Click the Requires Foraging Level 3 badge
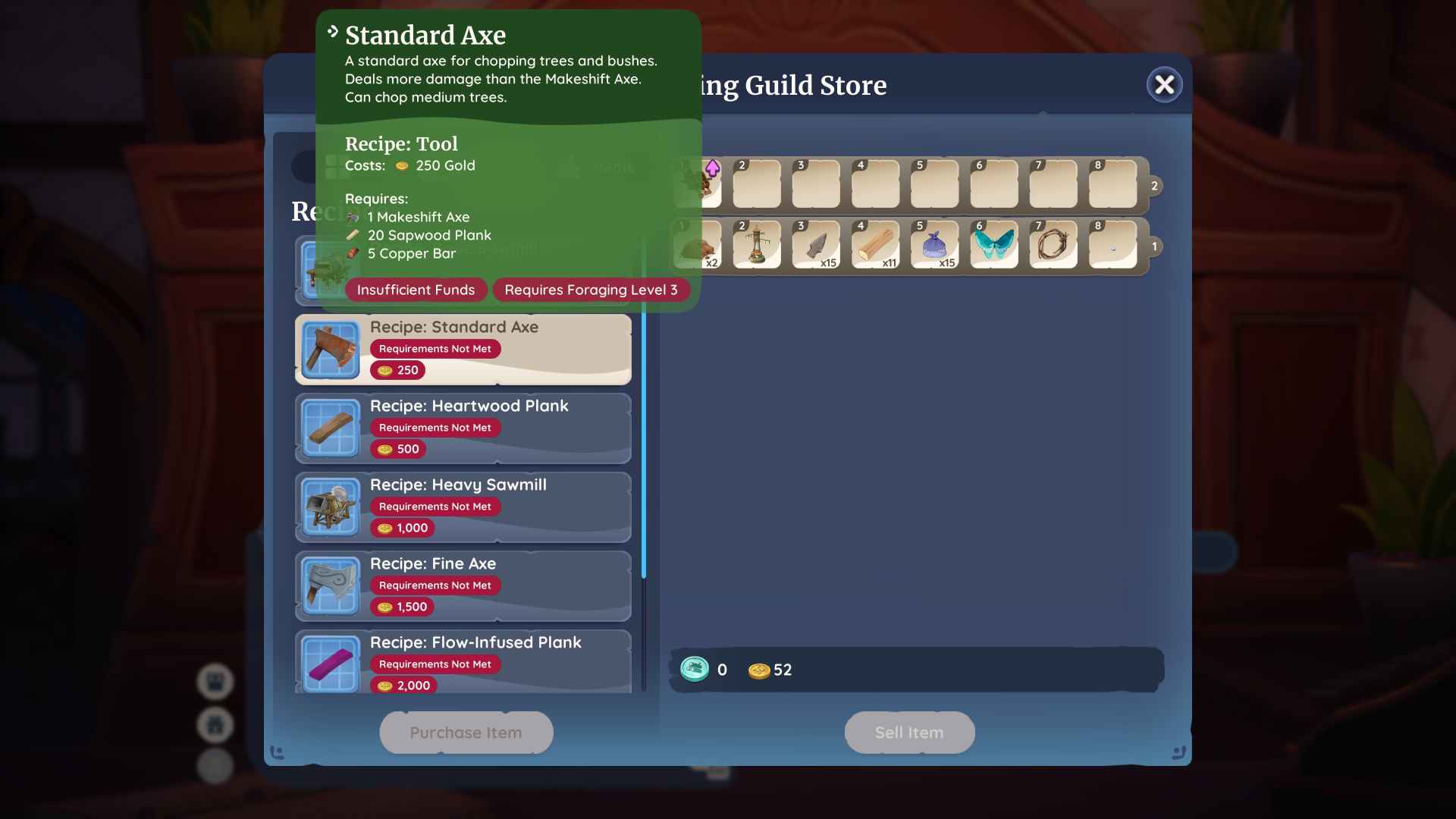 click(591, 290)
